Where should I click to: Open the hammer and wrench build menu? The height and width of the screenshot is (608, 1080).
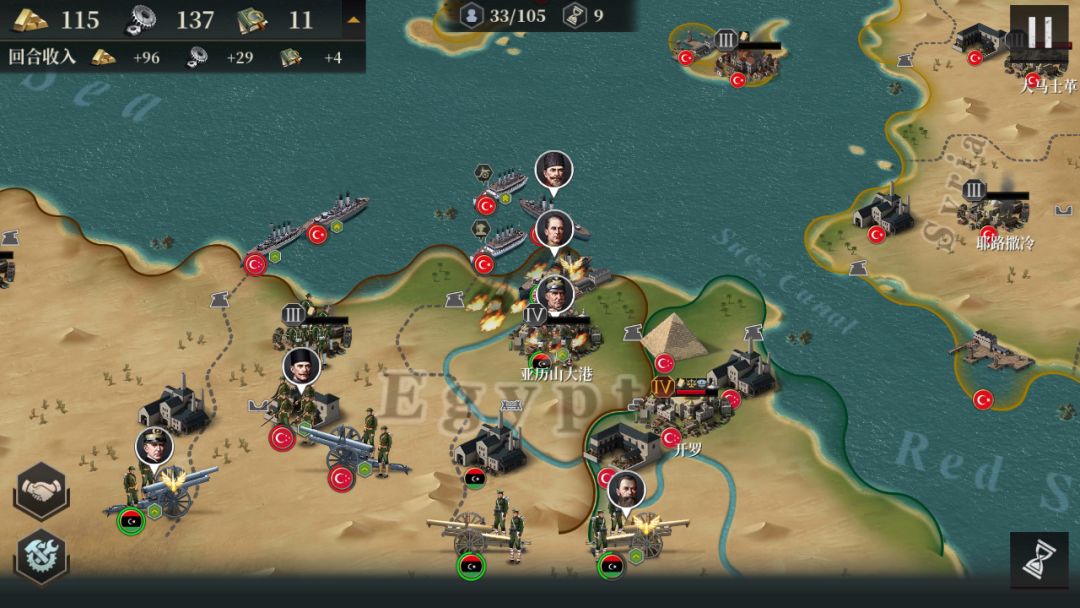pos(41,557)
